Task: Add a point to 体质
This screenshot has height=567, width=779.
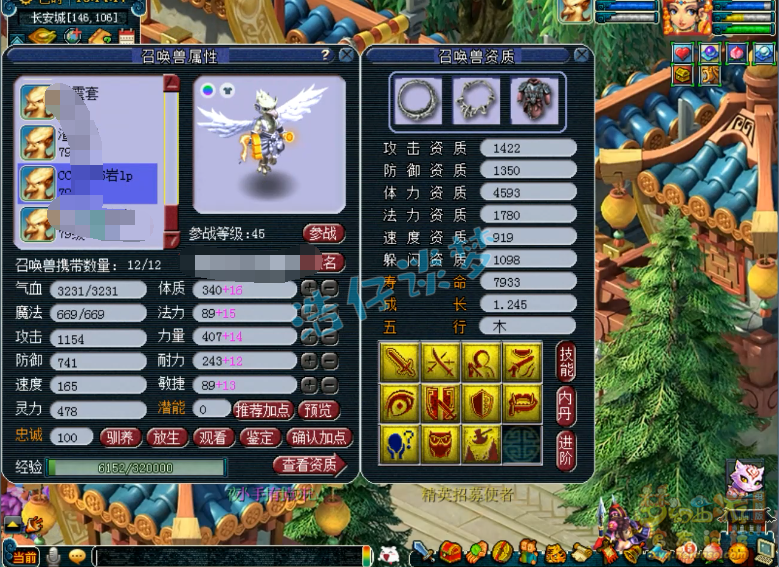Action: point(310,289)
